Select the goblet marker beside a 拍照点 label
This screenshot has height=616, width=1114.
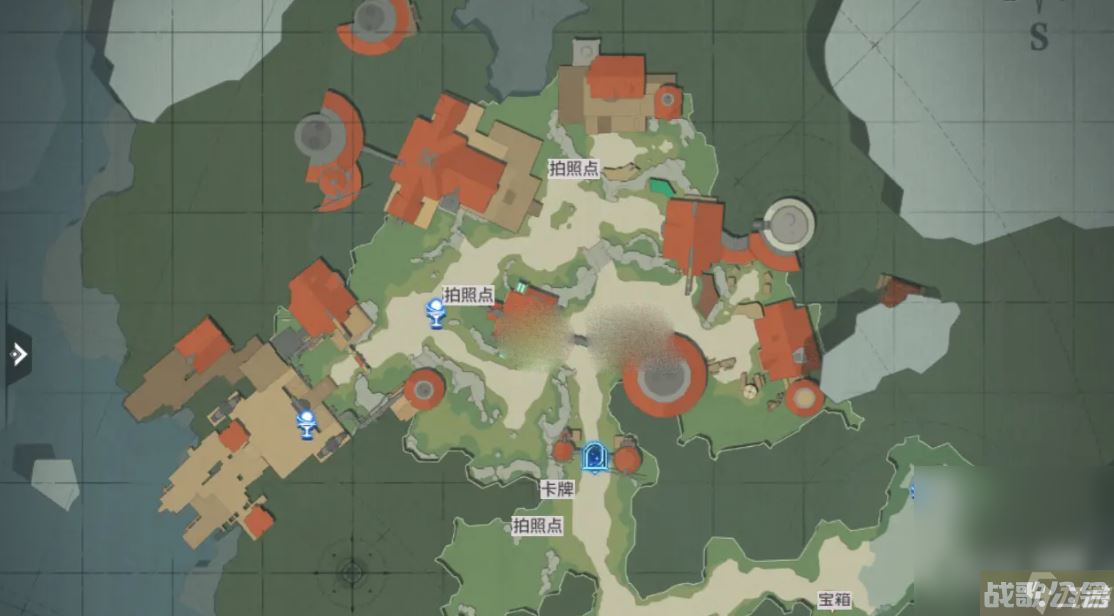click(x=436, y=313)
